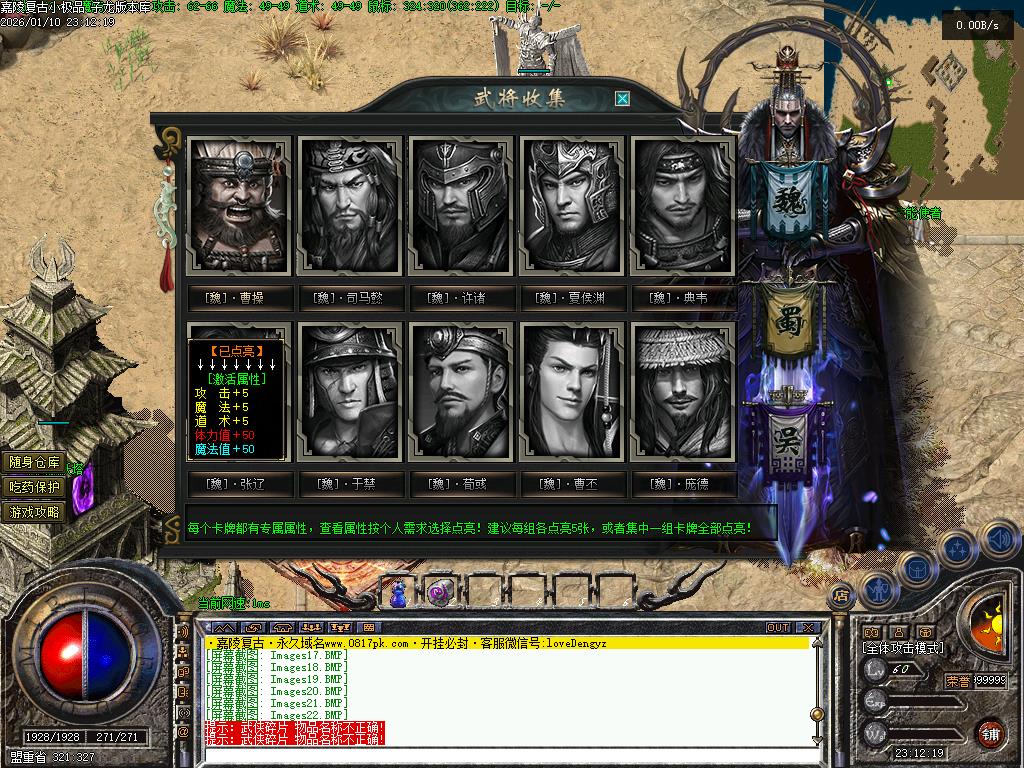Use the blue potion in the quick belt

pyautogui.click(x=400, y=592)
